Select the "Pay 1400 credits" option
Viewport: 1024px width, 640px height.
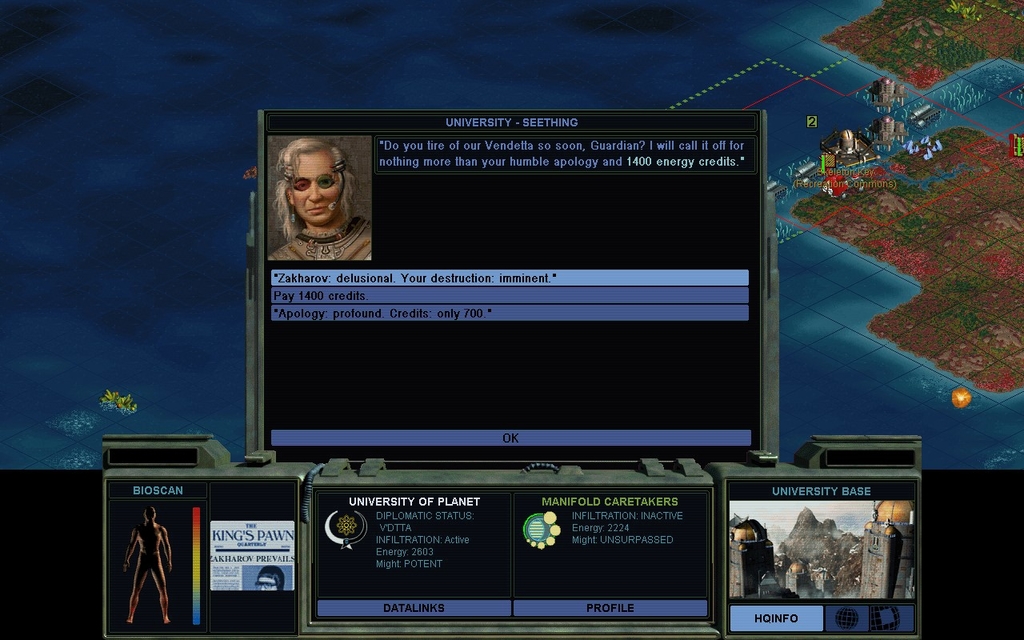click(509, 296)
